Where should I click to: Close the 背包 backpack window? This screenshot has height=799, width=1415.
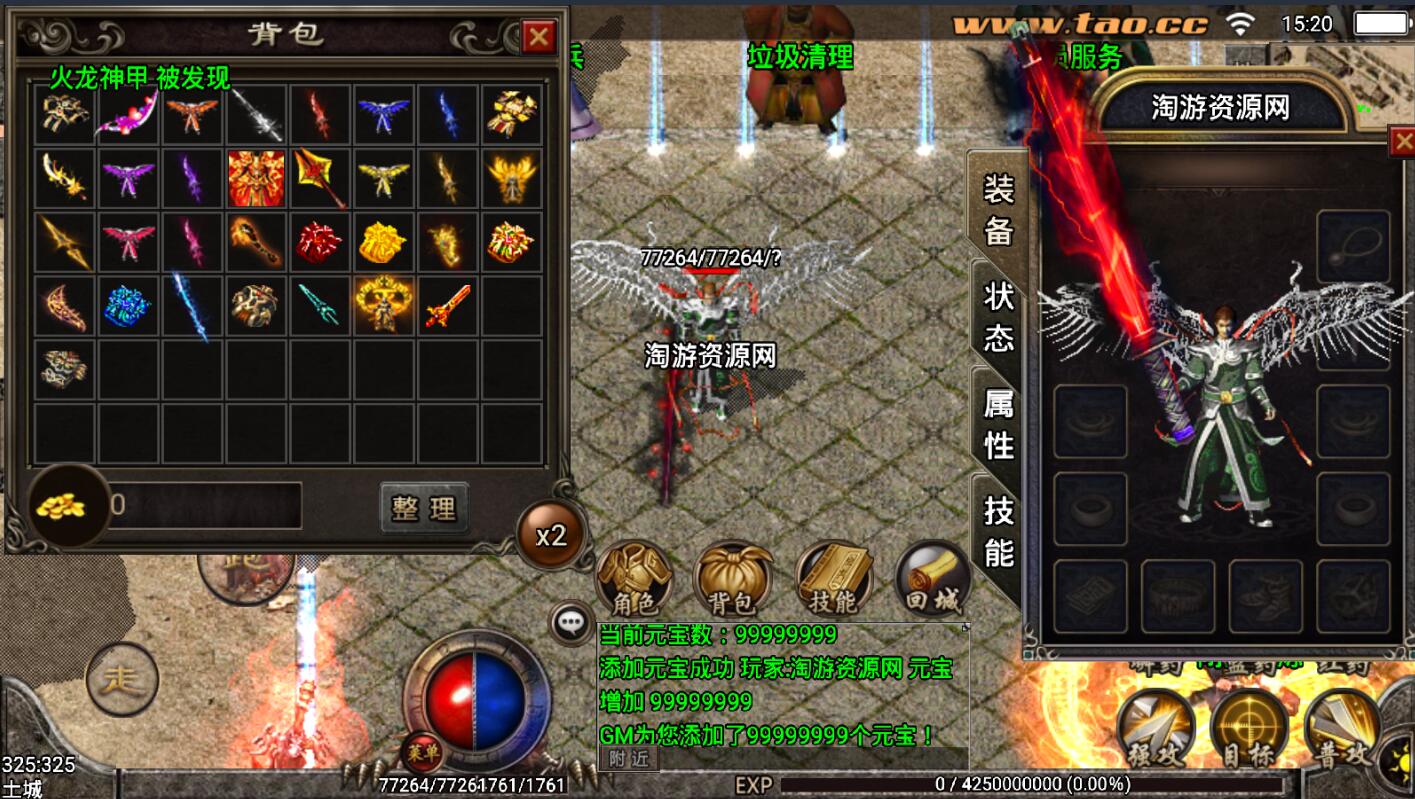pos(539,37)
